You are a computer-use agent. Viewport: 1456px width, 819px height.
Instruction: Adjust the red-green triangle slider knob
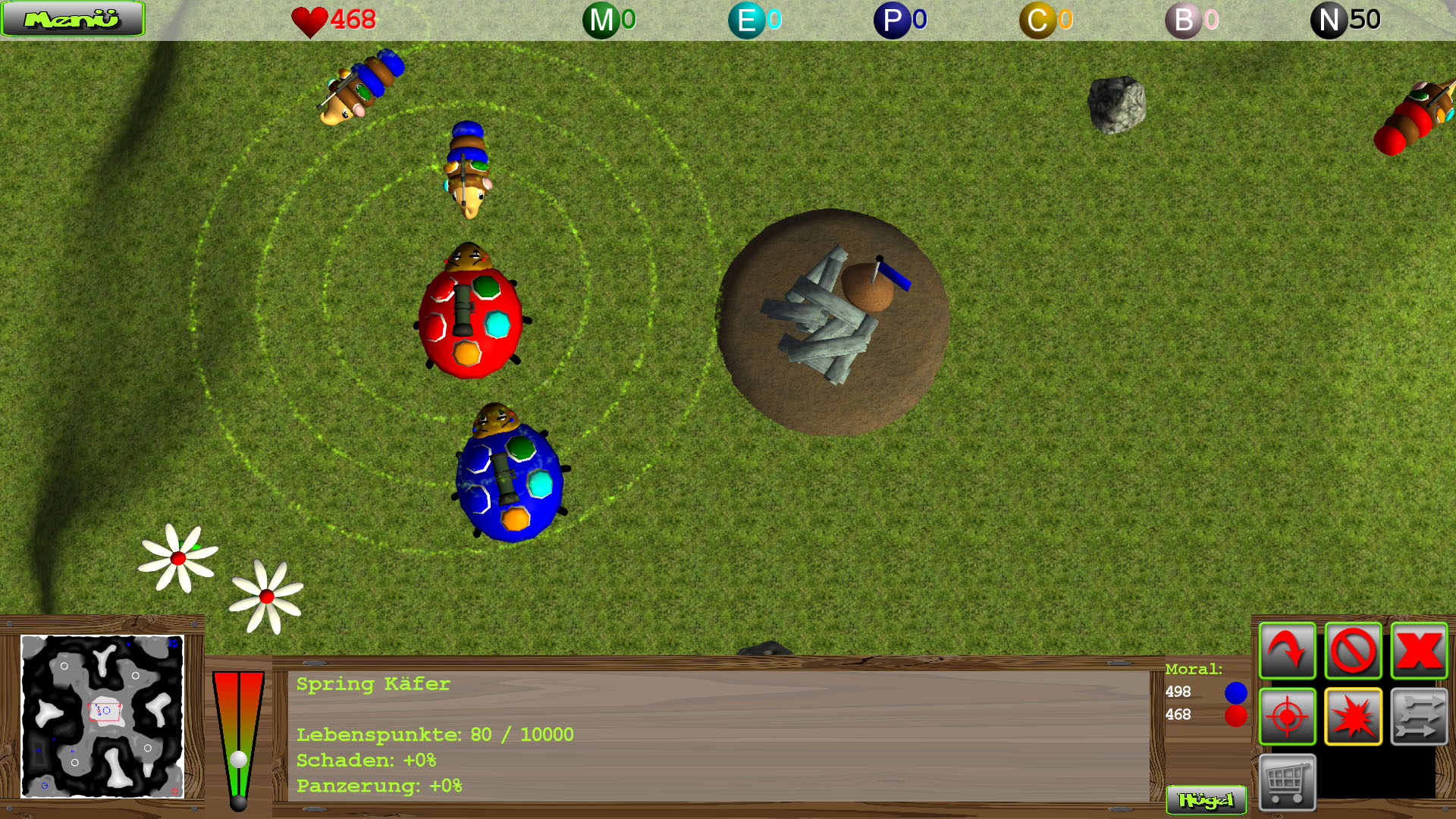(x=239, y=759)
